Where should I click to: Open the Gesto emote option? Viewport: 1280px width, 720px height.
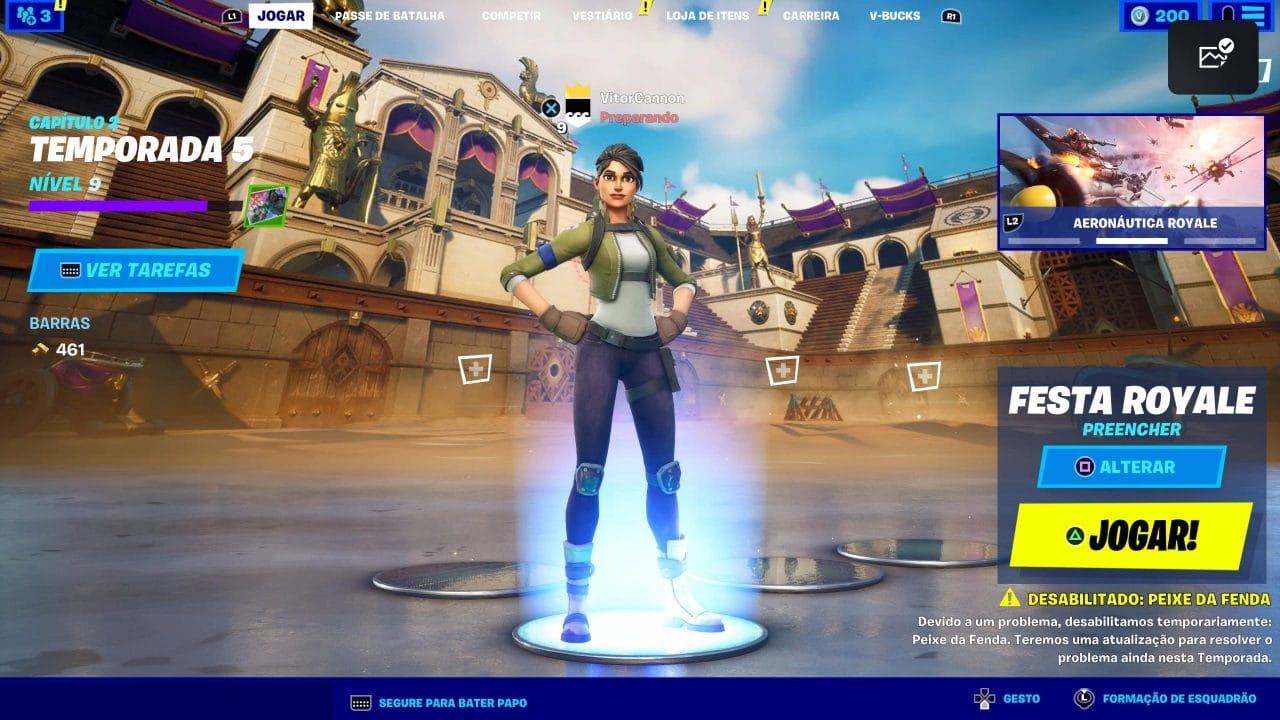pyautogui.click(x=1008, y=699)
